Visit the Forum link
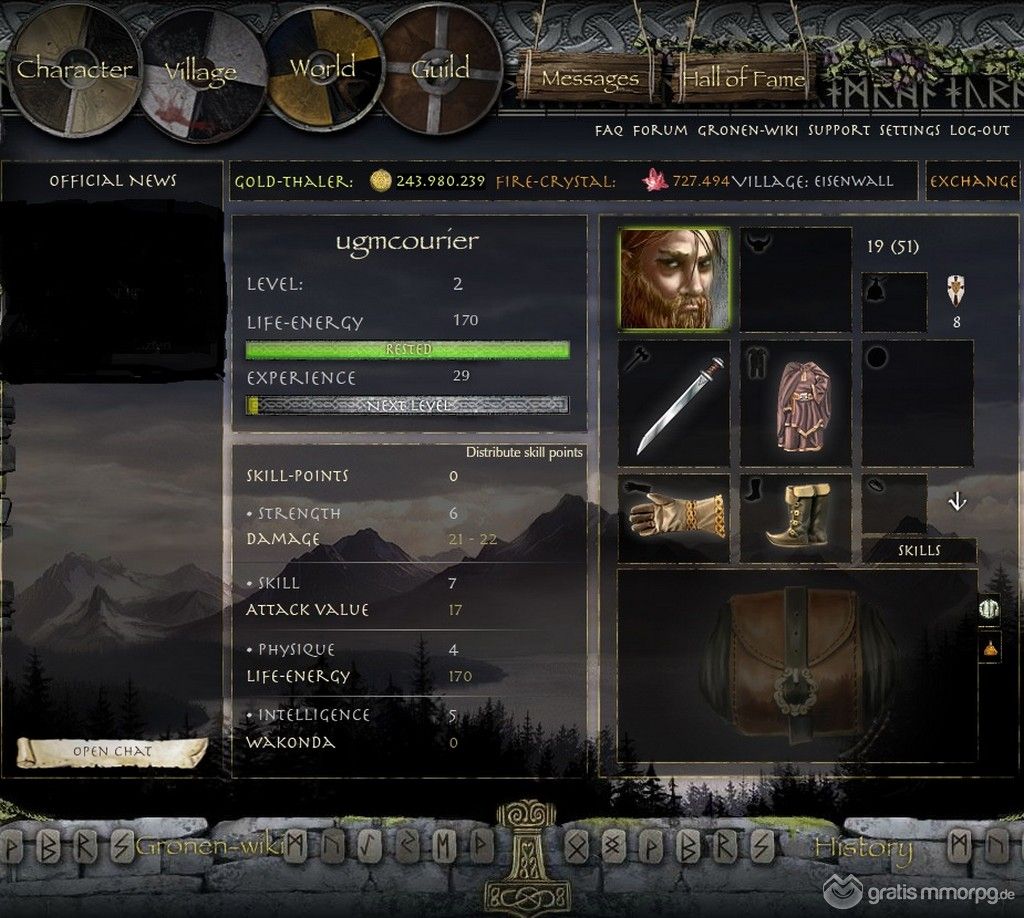The image size is (1024, 918). point(660,130)
